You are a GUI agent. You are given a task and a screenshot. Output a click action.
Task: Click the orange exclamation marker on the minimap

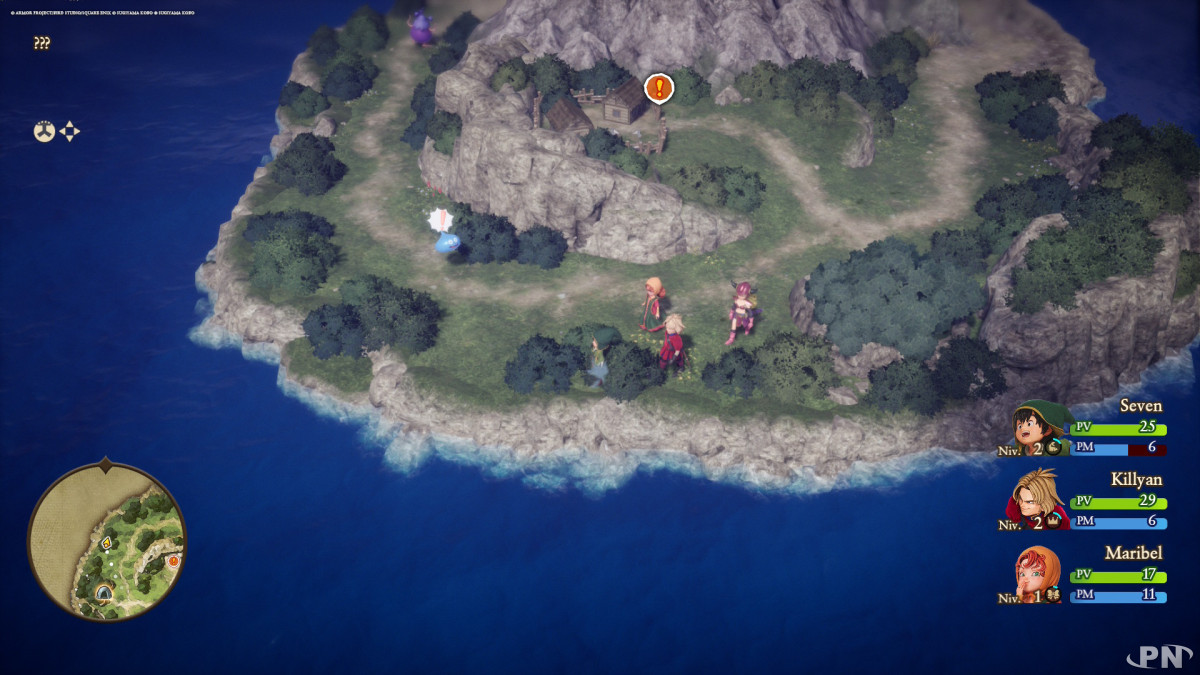[x=173, y=561]
